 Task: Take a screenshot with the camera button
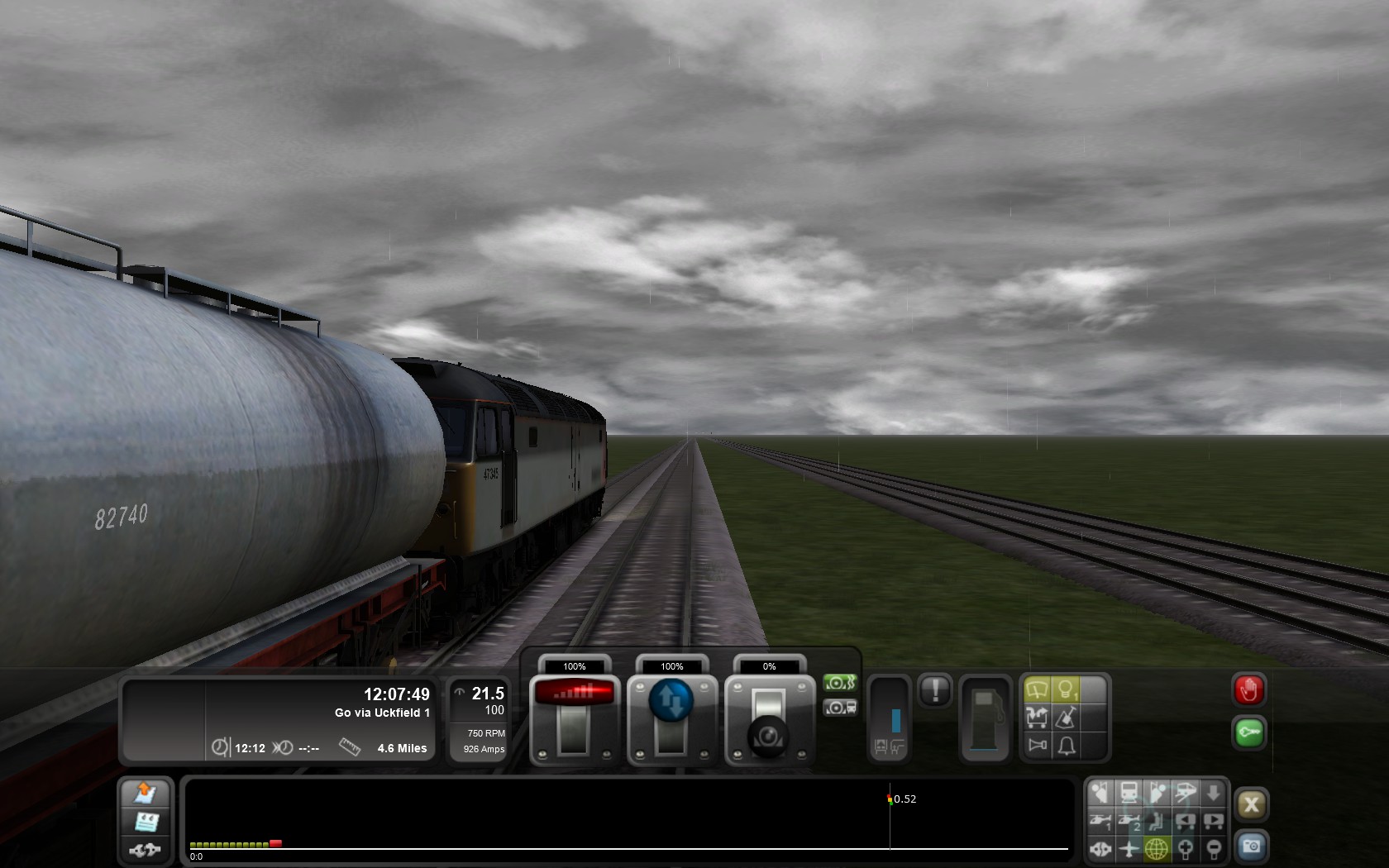tap(1251, 847)
